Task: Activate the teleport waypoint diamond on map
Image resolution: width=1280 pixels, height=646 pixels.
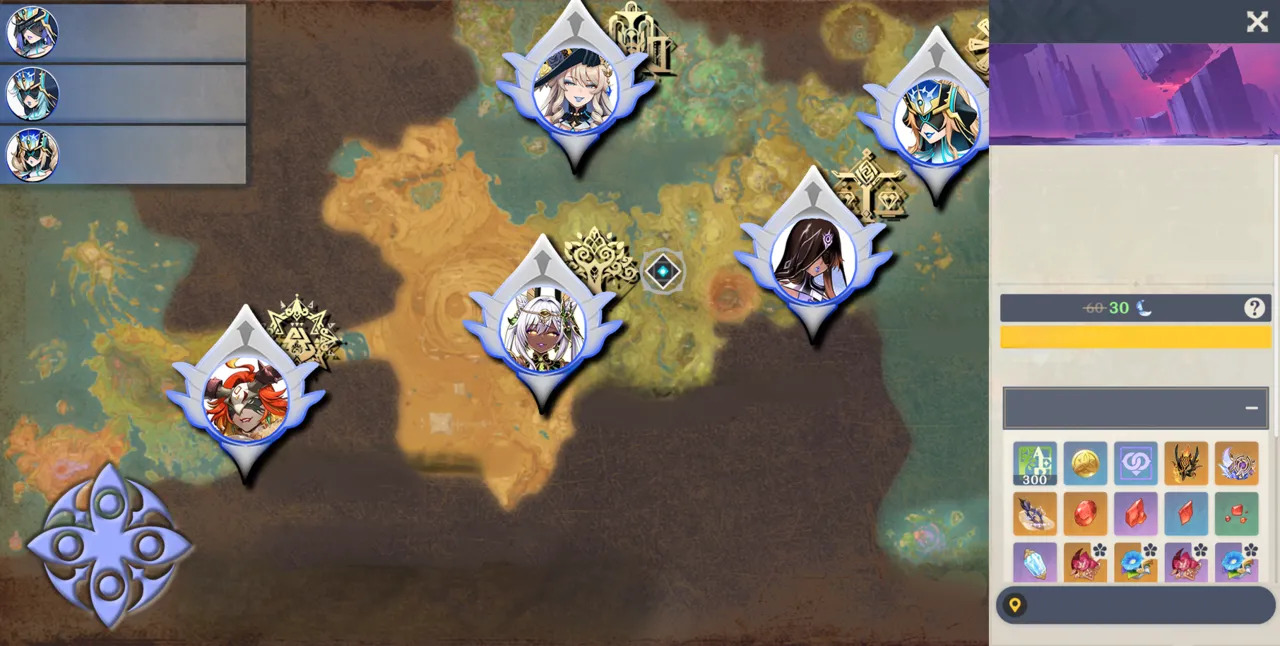Action: pos(663,271)
